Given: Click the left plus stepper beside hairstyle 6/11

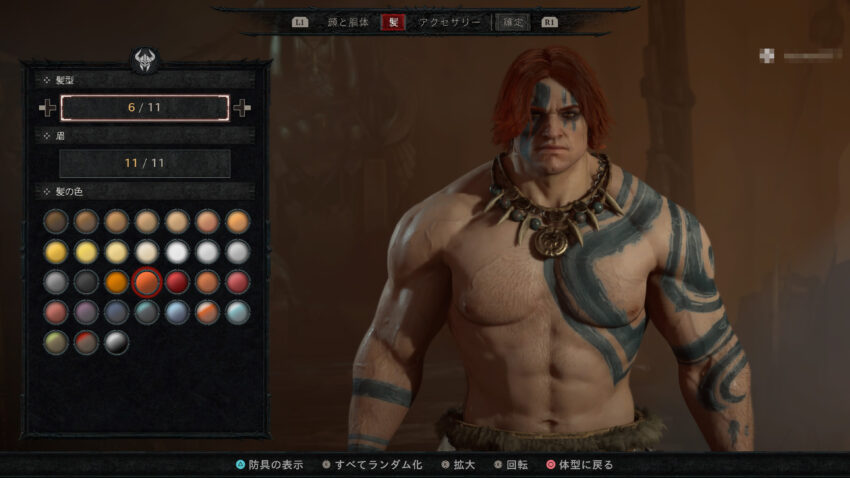Looking at the screenshot, I should [x=47, y=108].
